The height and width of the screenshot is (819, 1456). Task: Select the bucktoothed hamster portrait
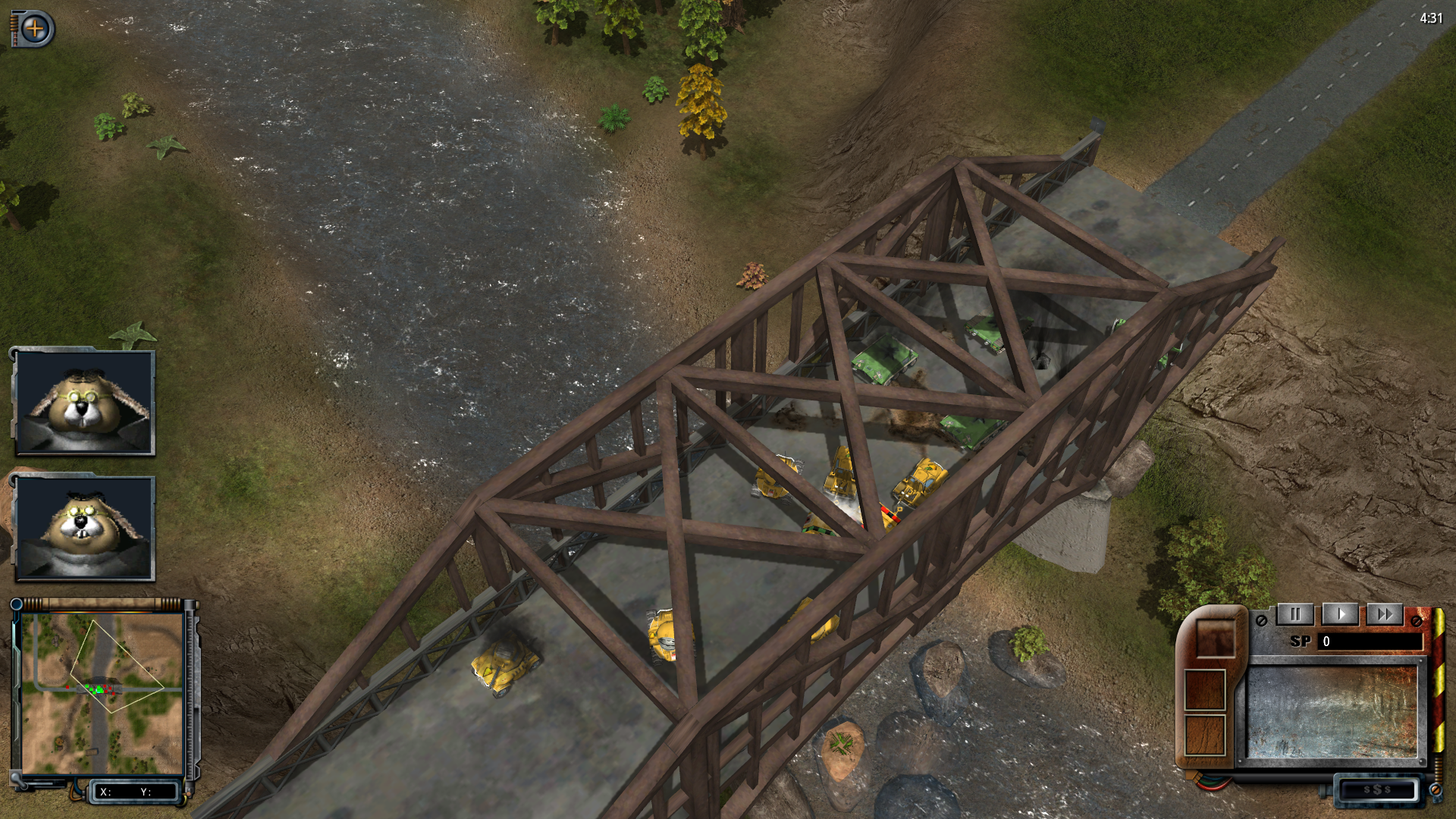(x=84, y=529)
